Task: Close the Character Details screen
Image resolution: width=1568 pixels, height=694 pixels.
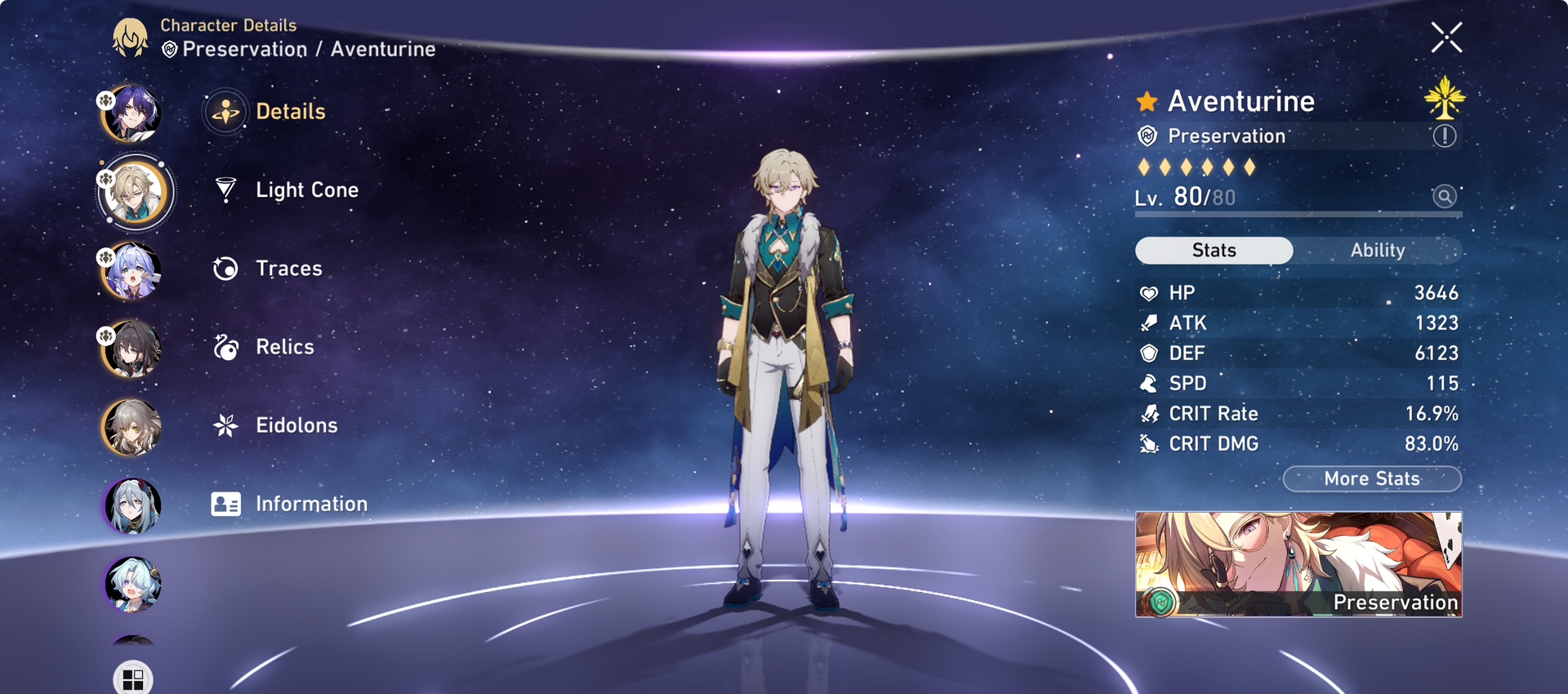Action: [1446, 38]
